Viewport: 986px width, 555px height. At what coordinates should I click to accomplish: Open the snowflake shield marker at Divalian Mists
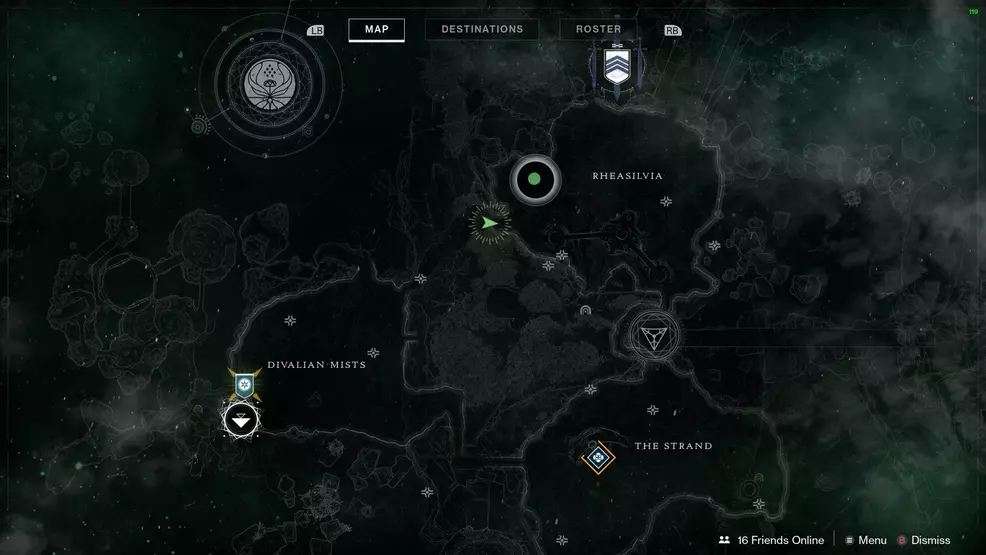coord(243,383)
